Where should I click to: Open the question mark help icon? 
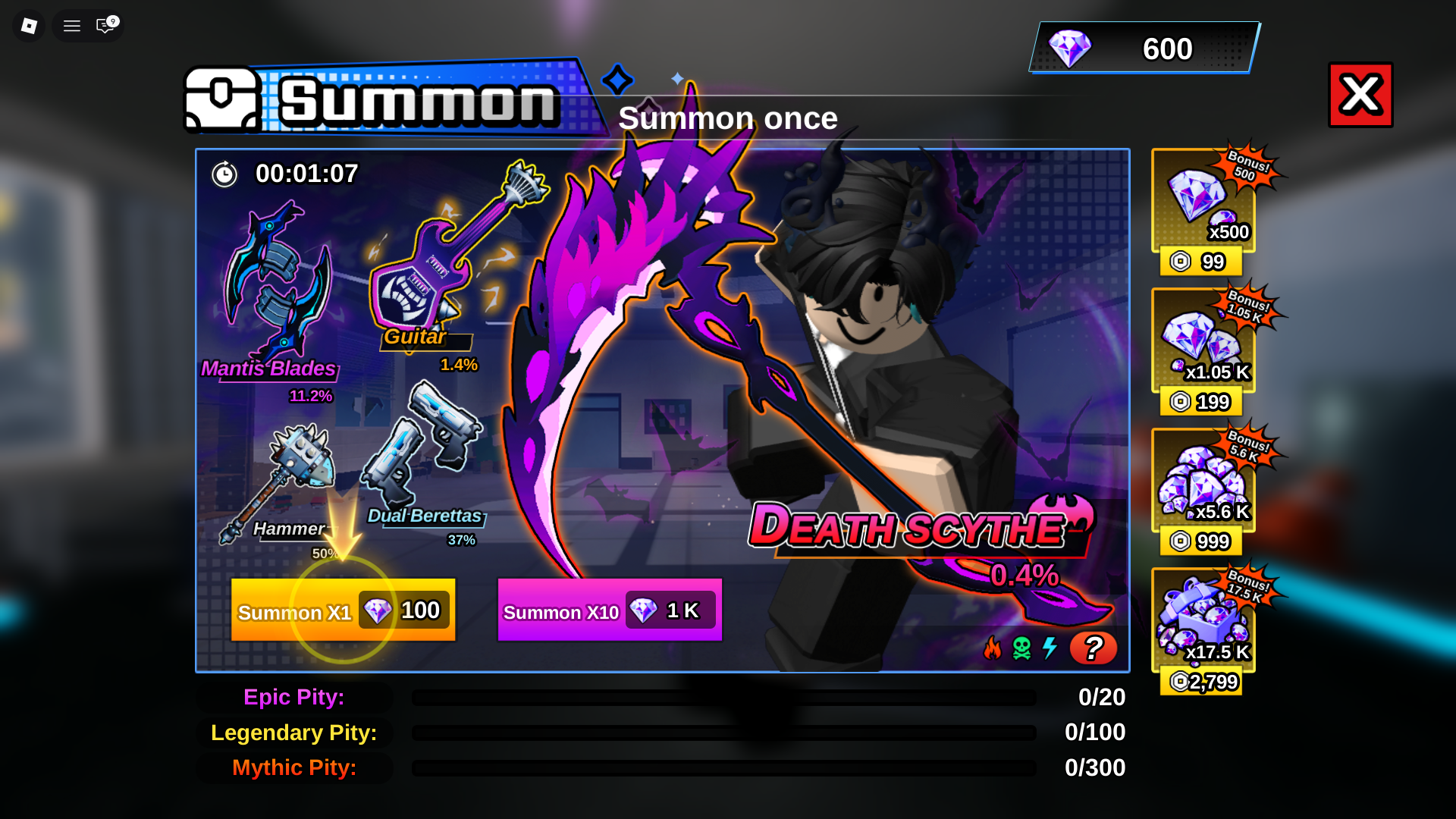[1094, 648]
